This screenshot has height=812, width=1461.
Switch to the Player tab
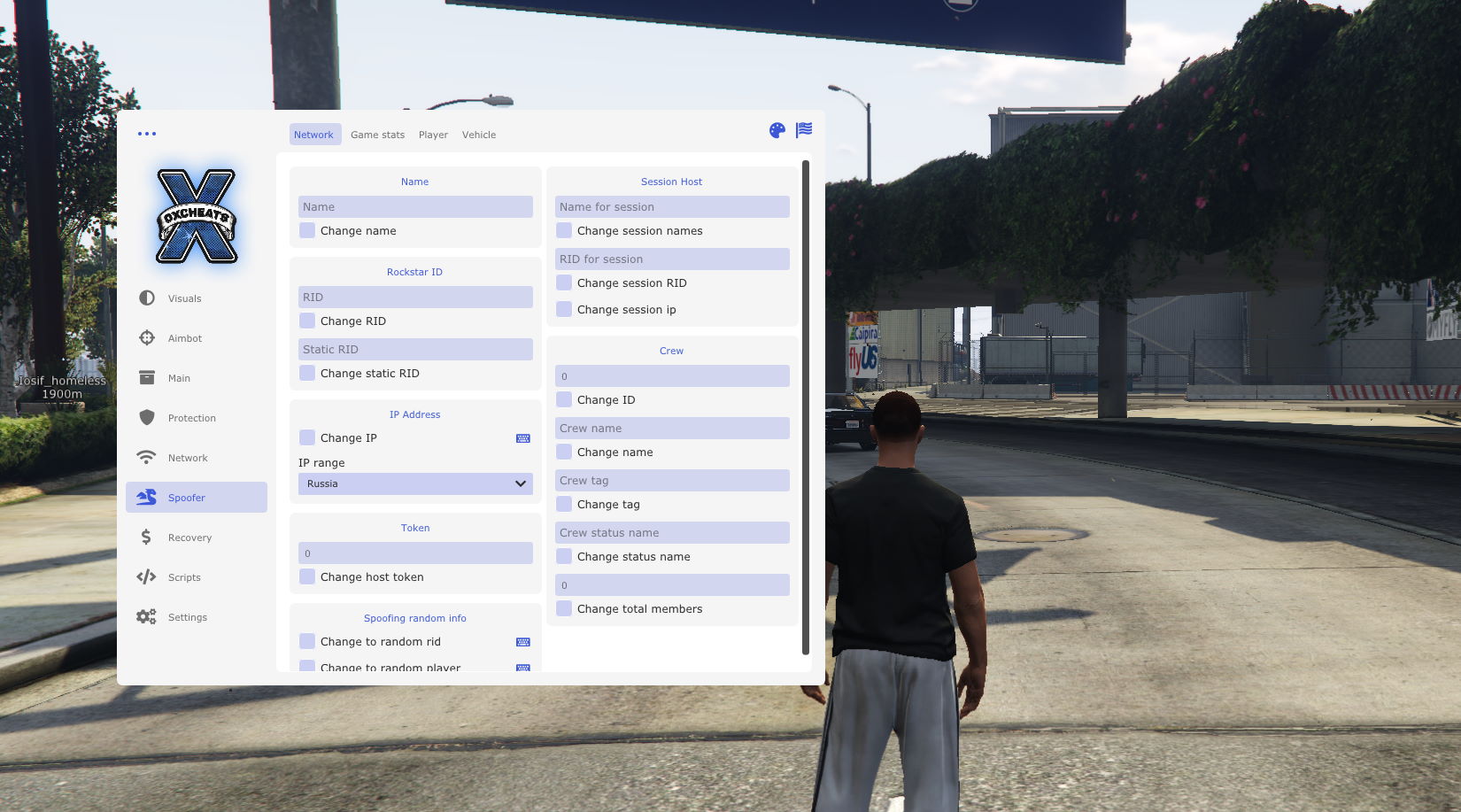(x=433, y=135)
